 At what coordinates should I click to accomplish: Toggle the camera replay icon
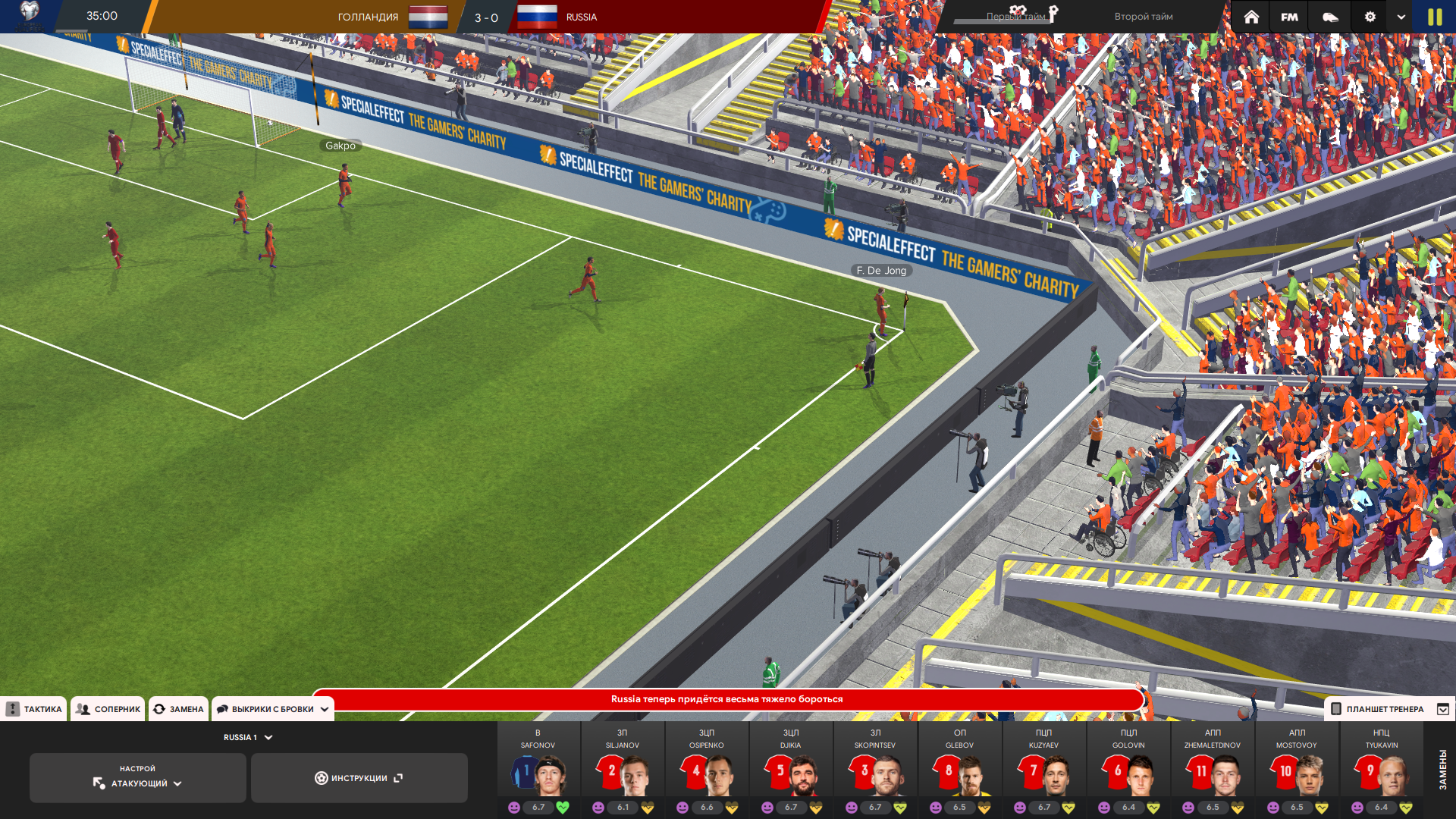[x=1330, y=17]
